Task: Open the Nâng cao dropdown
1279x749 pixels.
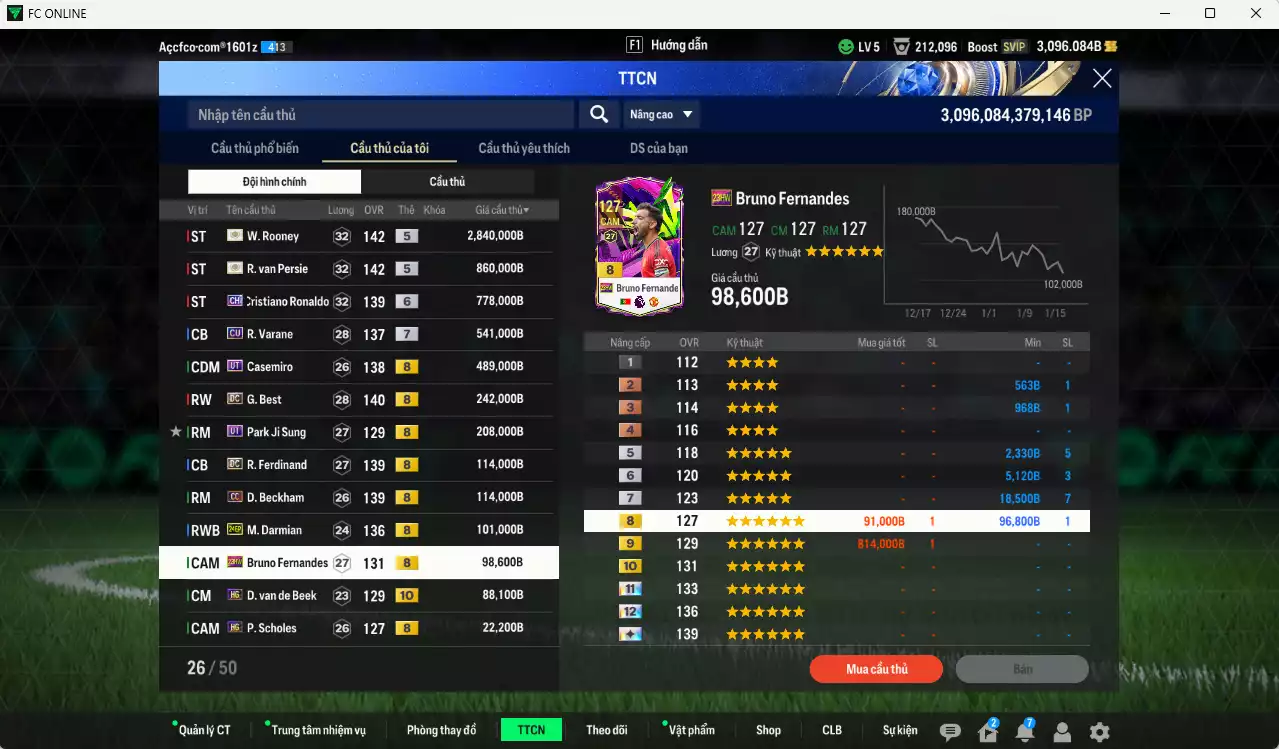Action: click(661, 114)
